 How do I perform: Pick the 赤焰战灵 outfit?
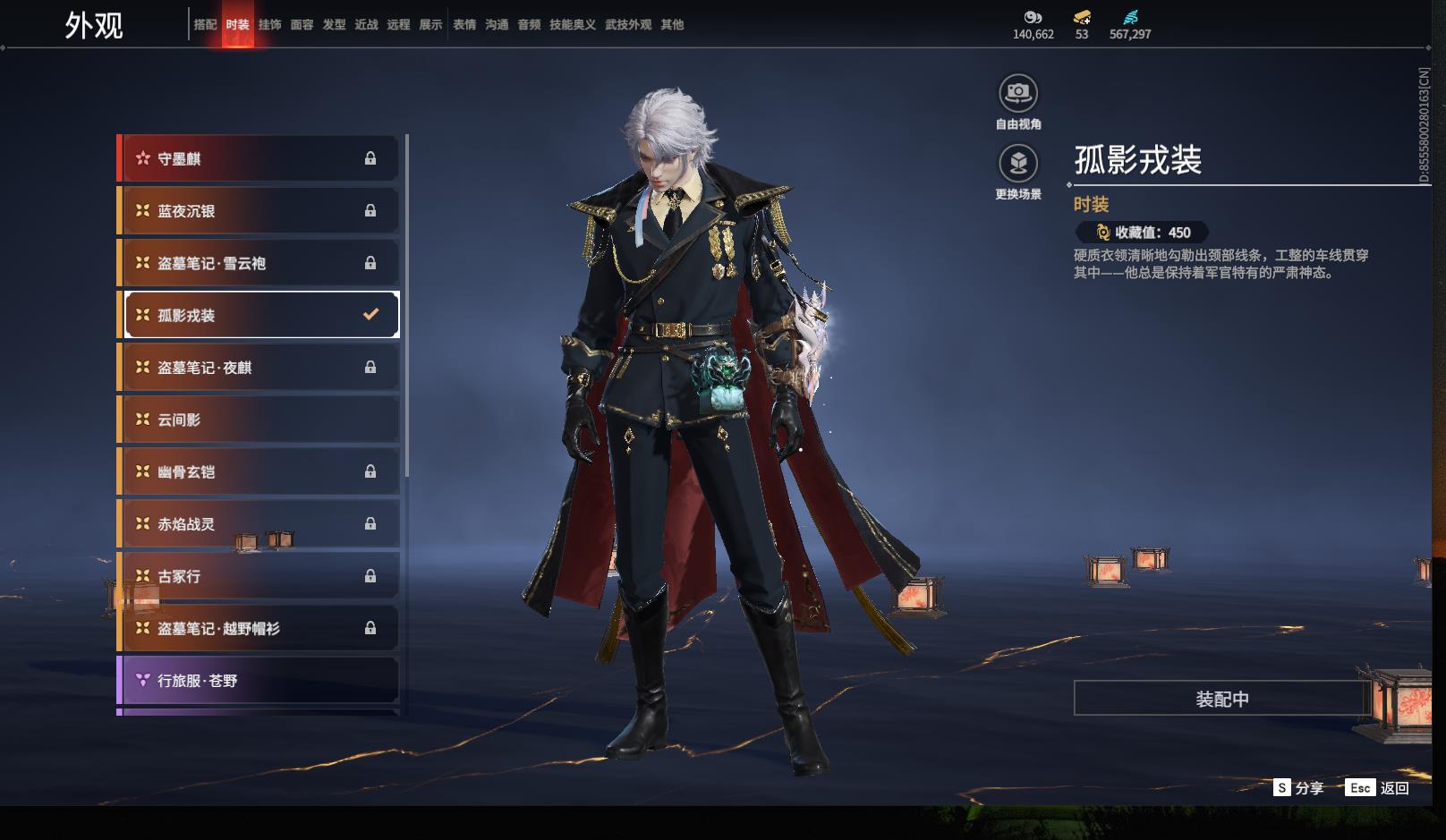click(259, 524)
